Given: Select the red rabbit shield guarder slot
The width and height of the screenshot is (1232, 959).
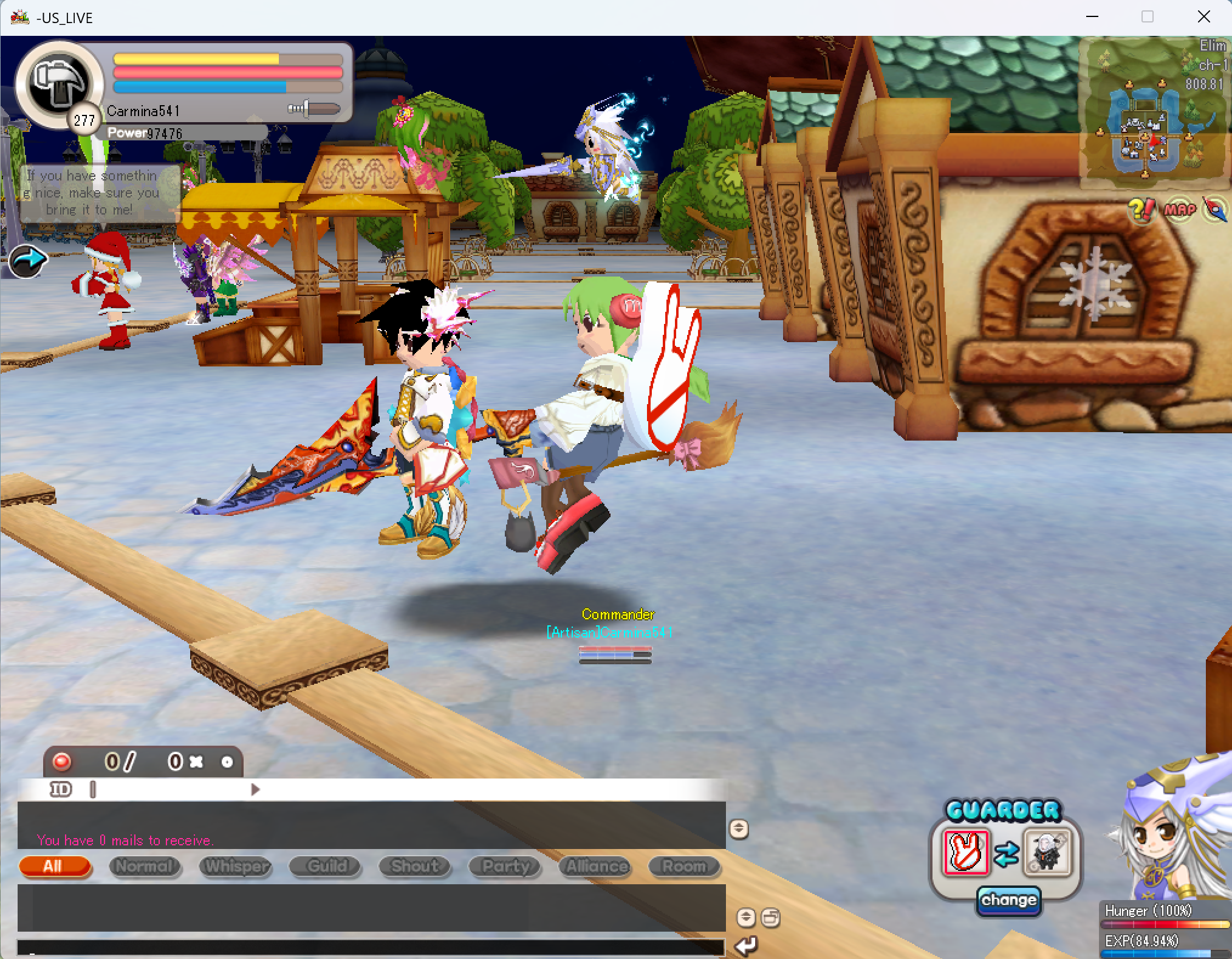Looking at the screenshot, I should [966, 852].
